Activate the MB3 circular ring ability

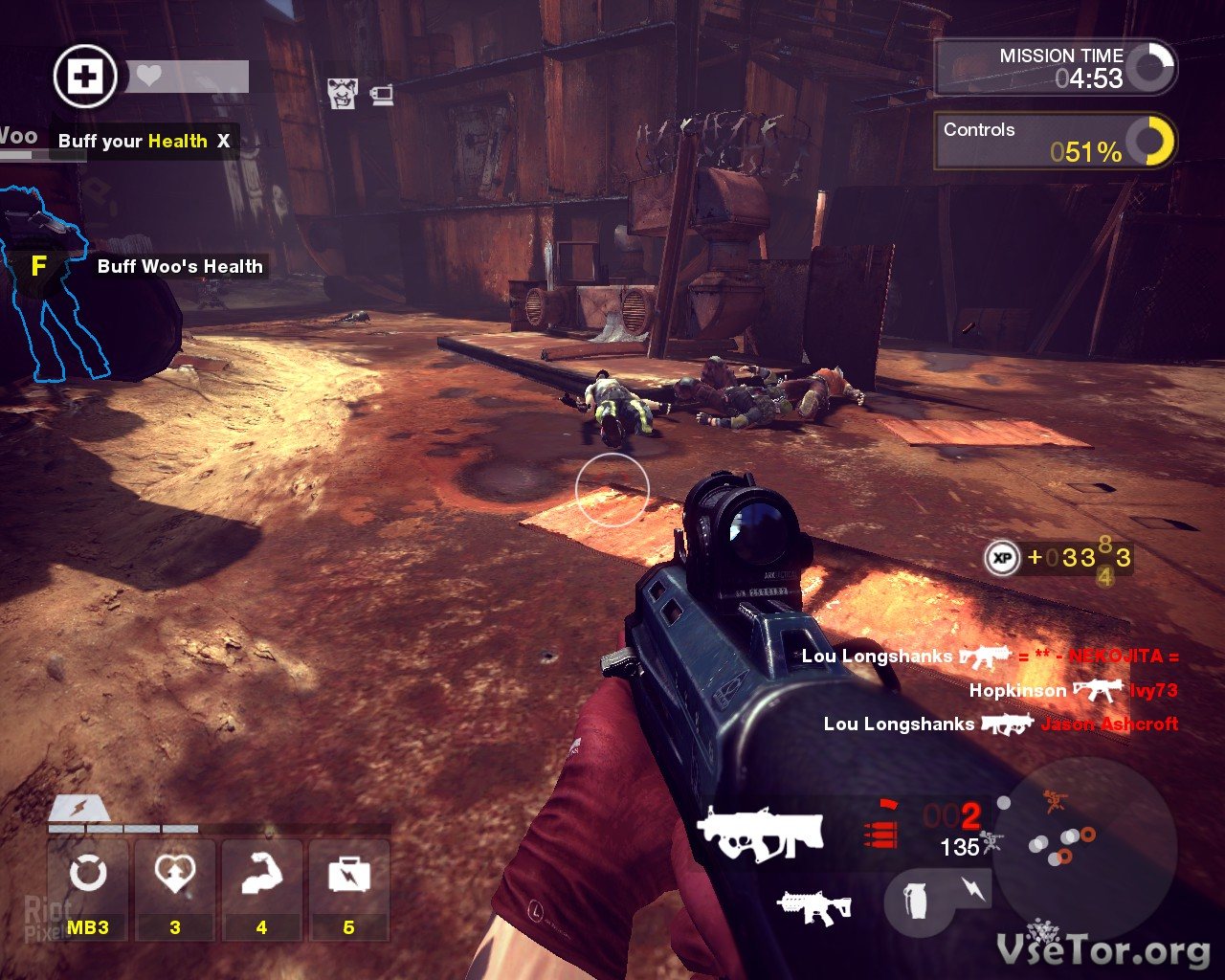click(x=88, y=876)
